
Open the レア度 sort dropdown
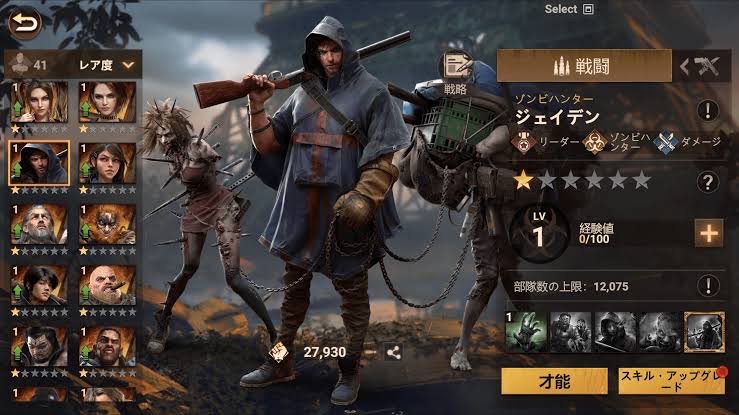pyautogui.click(x=106, y=64)
